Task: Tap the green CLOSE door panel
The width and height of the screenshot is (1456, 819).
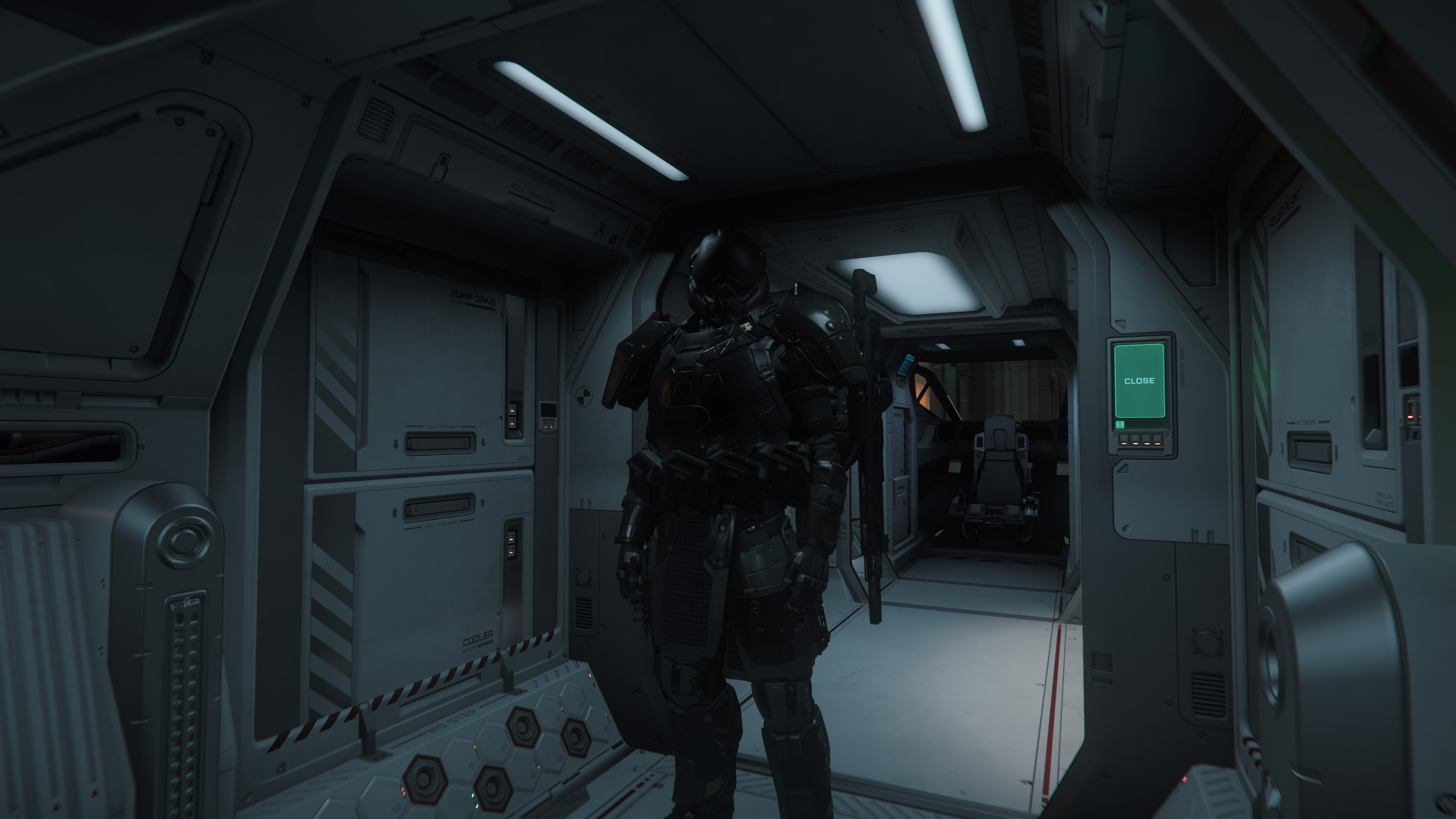Action: coord(1139,380)
